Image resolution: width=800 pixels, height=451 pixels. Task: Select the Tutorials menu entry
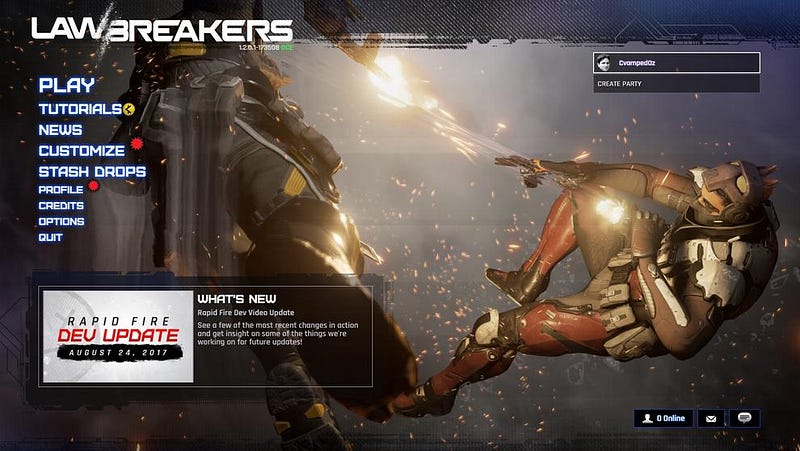pyautogui.click(x=80, y=109)
